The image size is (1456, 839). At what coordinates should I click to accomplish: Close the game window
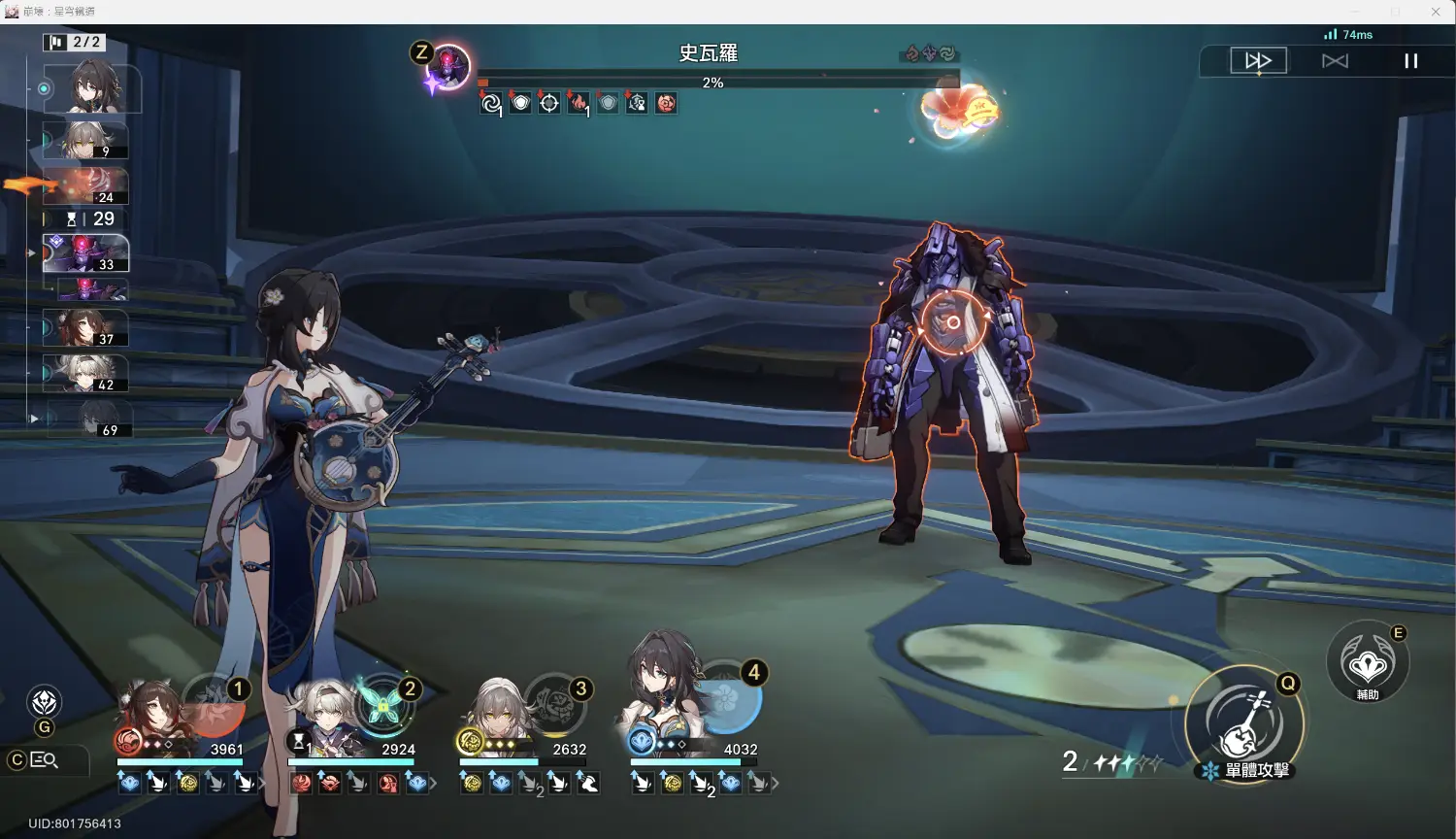tap(1436, 12)
